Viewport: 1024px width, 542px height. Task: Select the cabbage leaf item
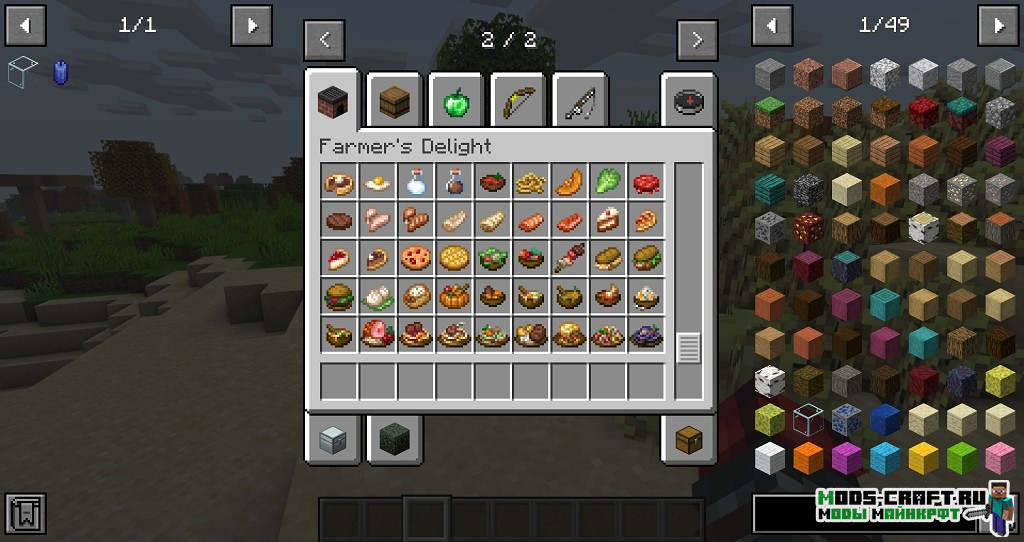[x=607, y=182]
